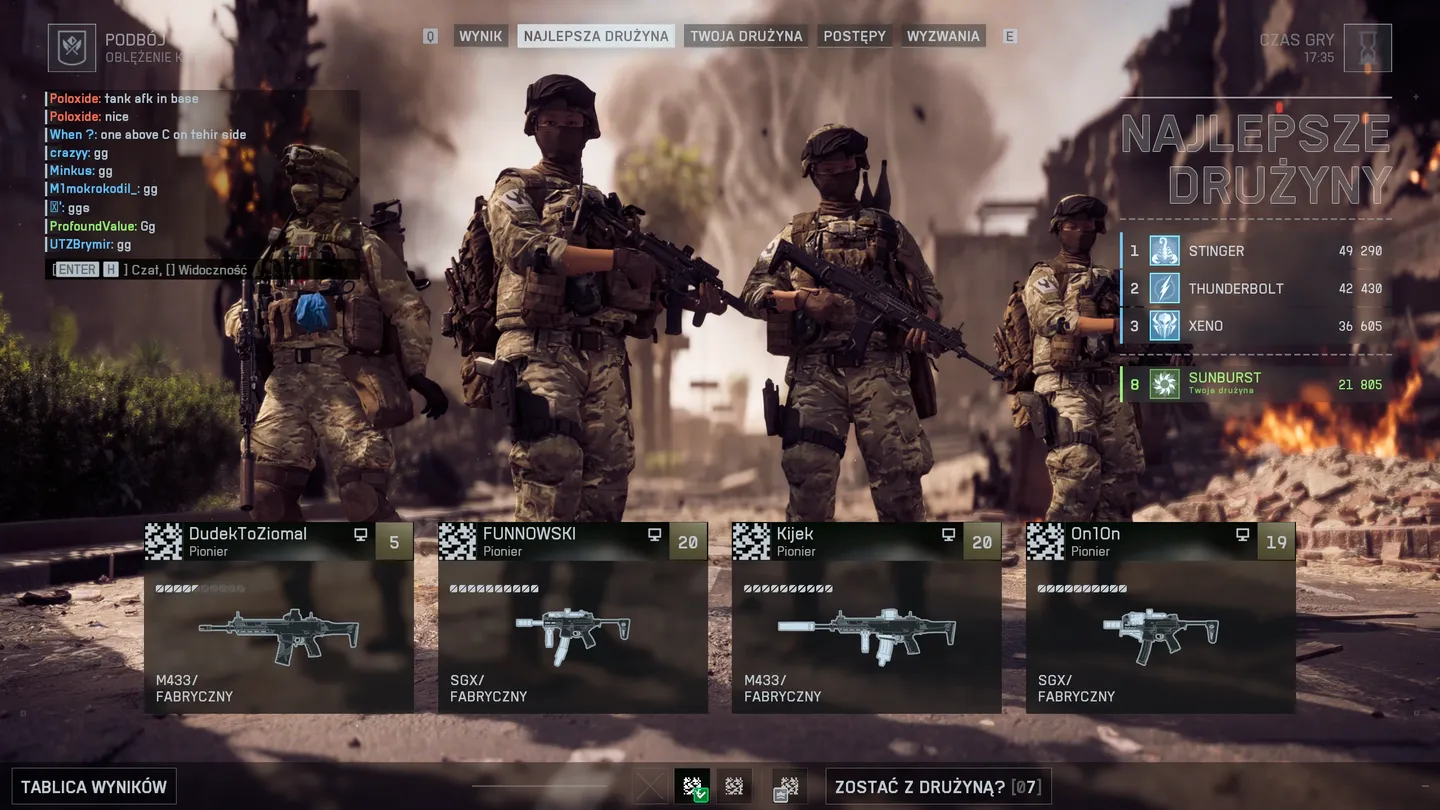Click the chat input line

coord(200,270)
